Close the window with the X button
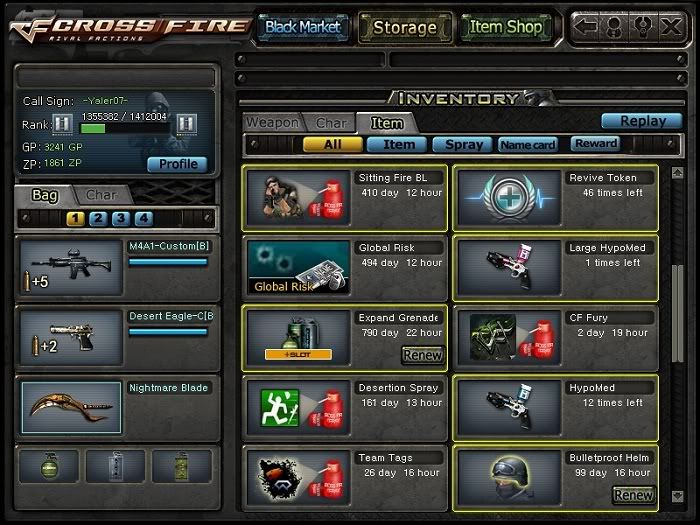The height and width of the screenshot is (525, 700). [x=670, y=25]
